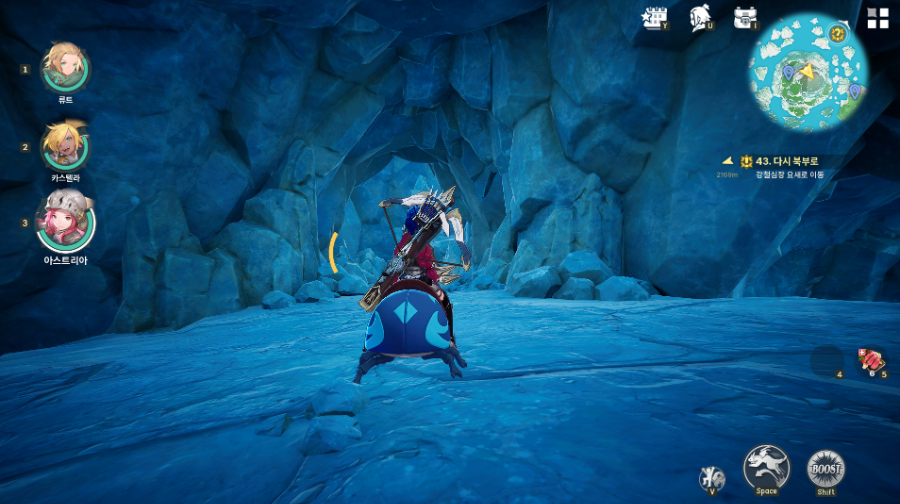The width and height of the screenshot is (900, 504).
Task: Switch to party member 큐트
Action: click(65, 67)
